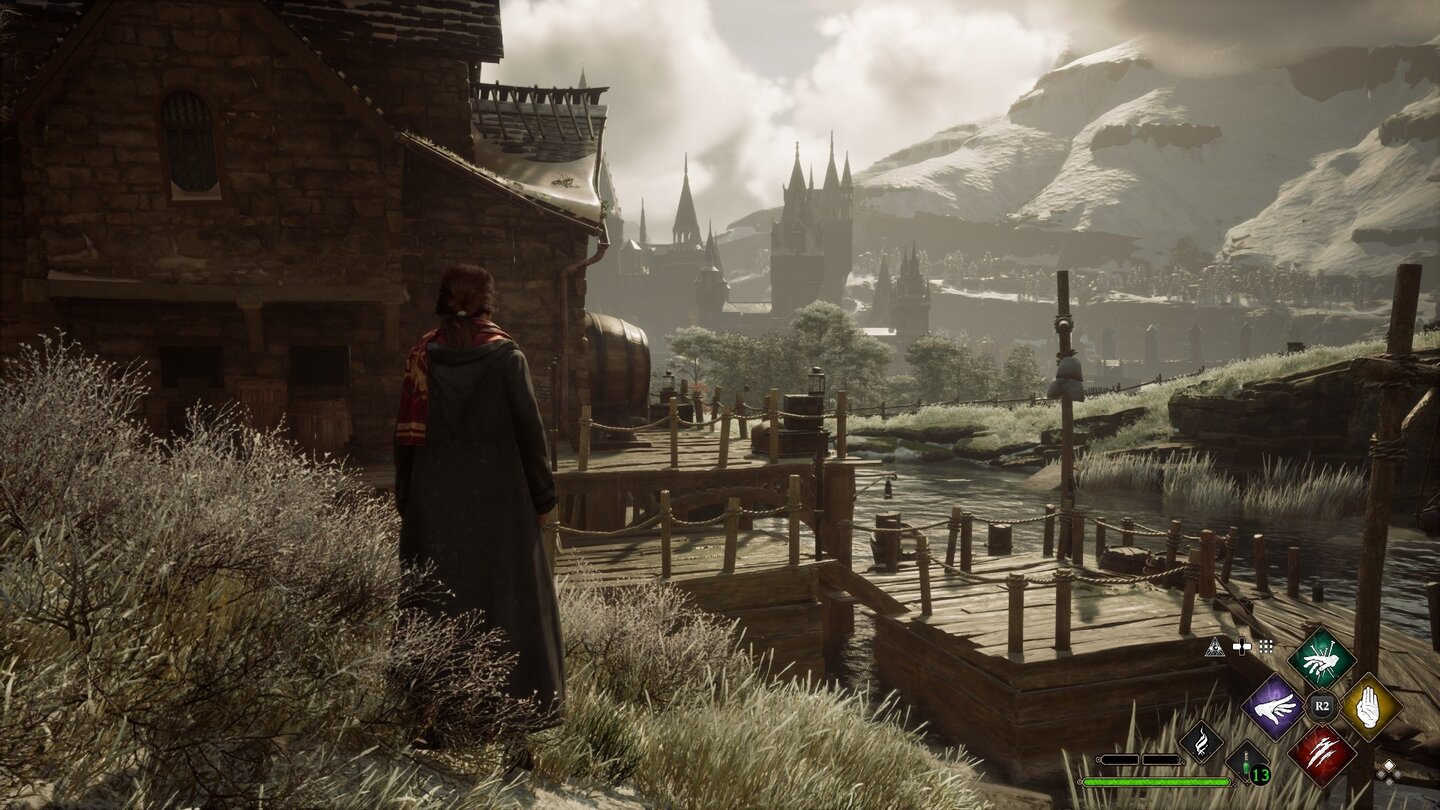Click the R2 cast button at the diamond center
This screenshot has width=1440, height=810.
[1323, 706]
